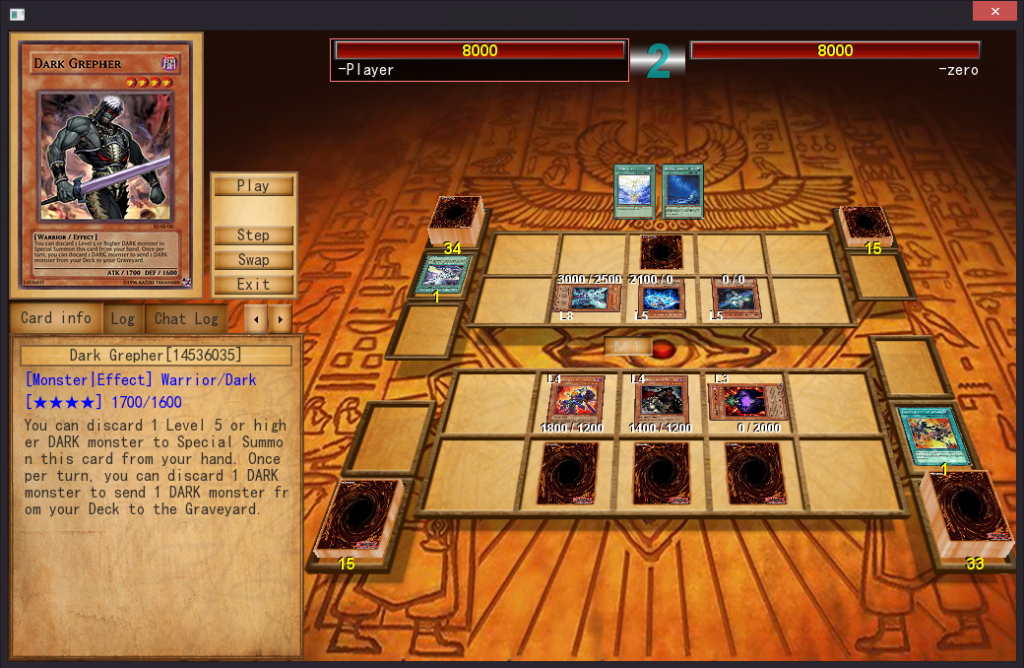
Task: Switch to the Log tab
Action: [x=123, y=319]
